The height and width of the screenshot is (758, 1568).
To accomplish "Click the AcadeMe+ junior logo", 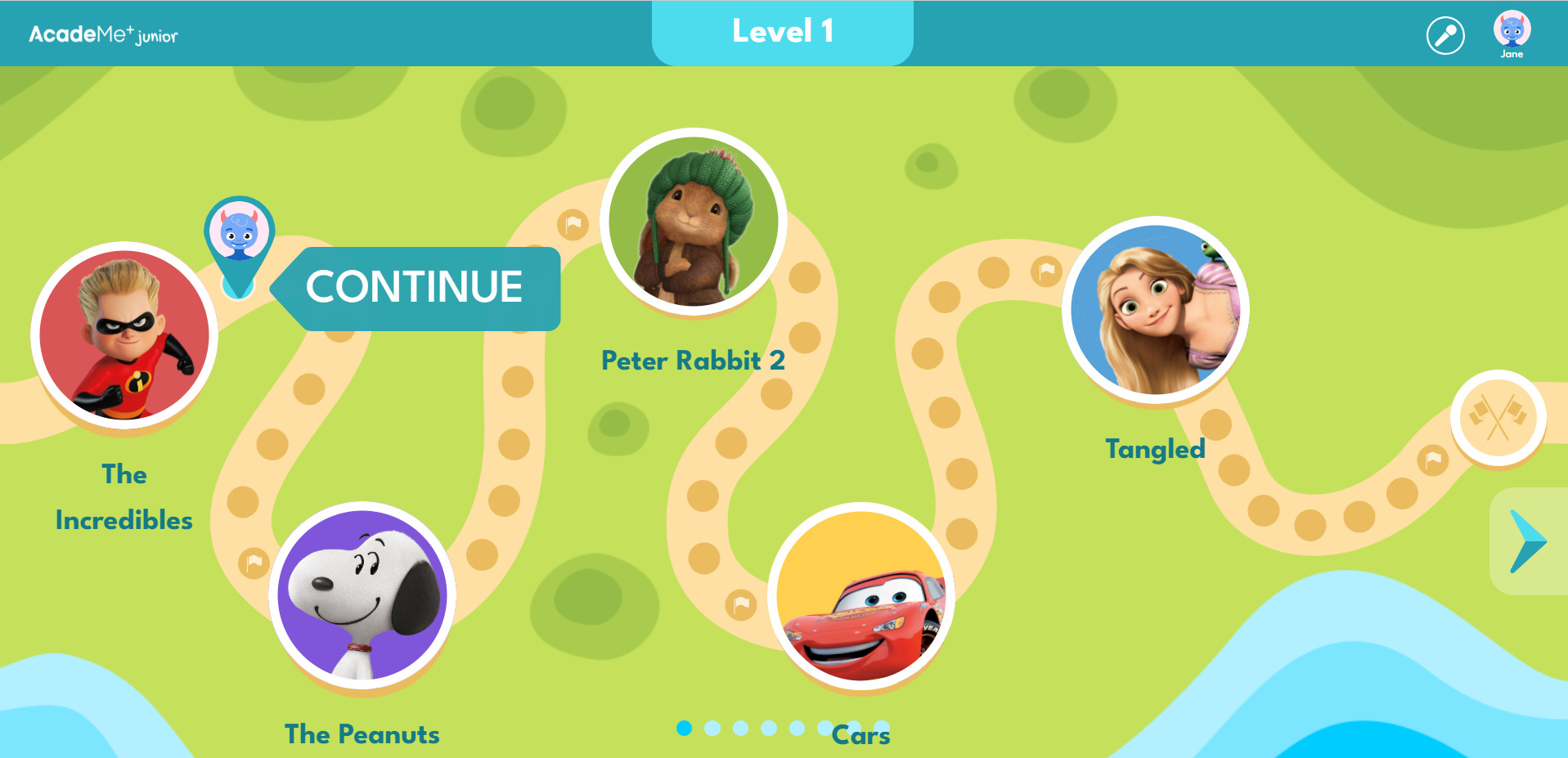I will click(103, 34).
